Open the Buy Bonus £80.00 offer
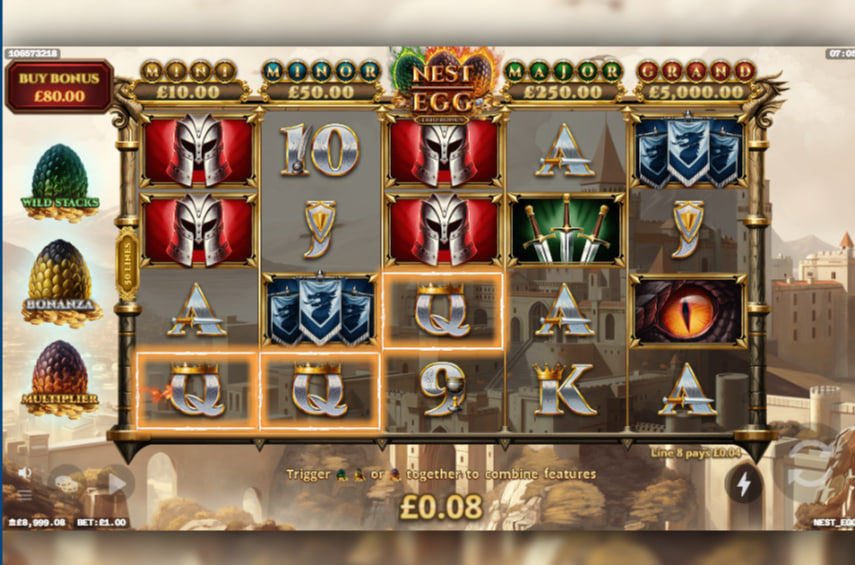Viewport: 855px width, 565px height. (59, 87)
